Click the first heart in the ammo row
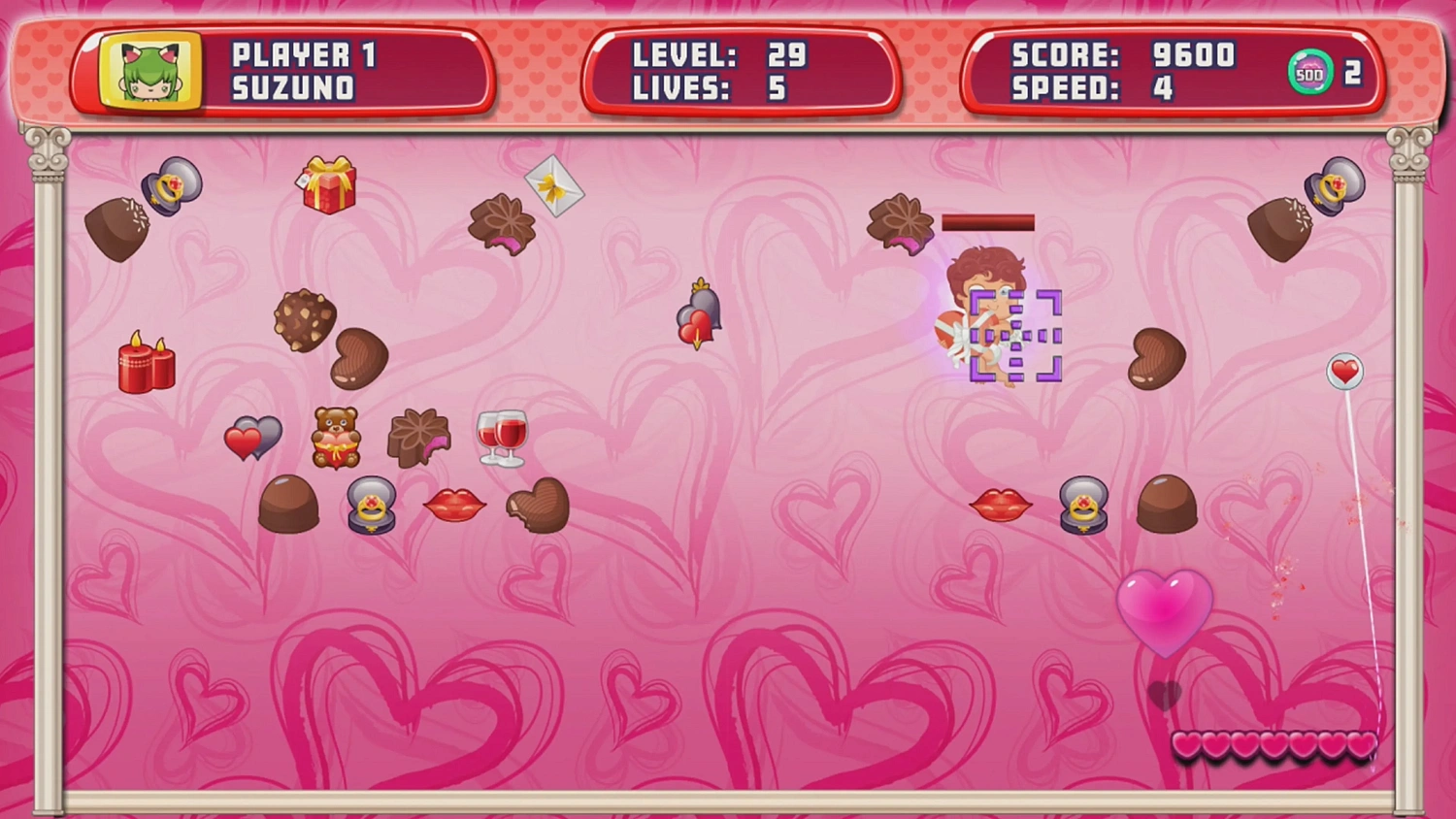The width and height of the screenshot is (1456, 819). point(1186,745)
